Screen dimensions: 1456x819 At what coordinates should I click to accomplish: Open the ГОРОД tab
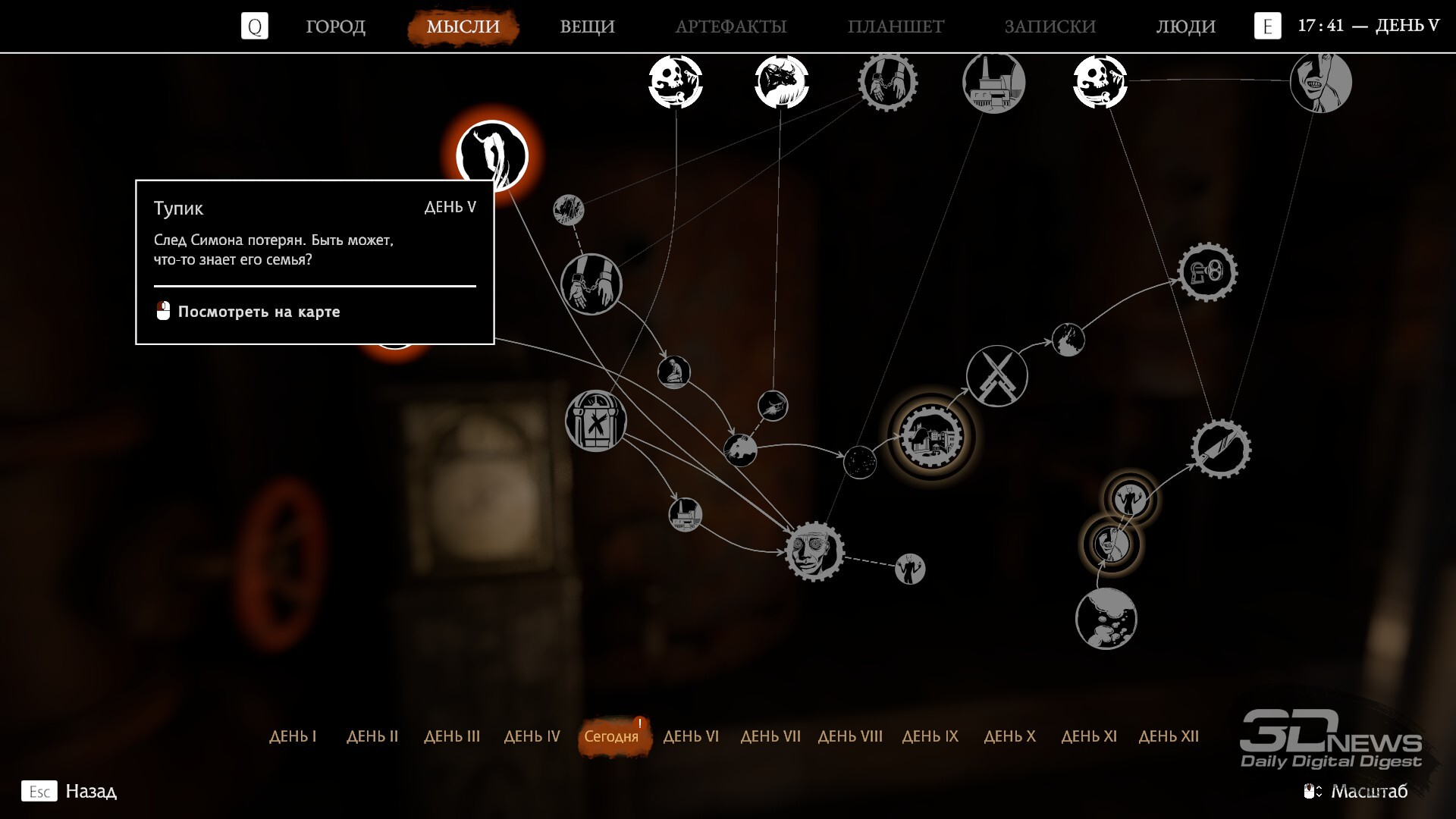(335, 27)
